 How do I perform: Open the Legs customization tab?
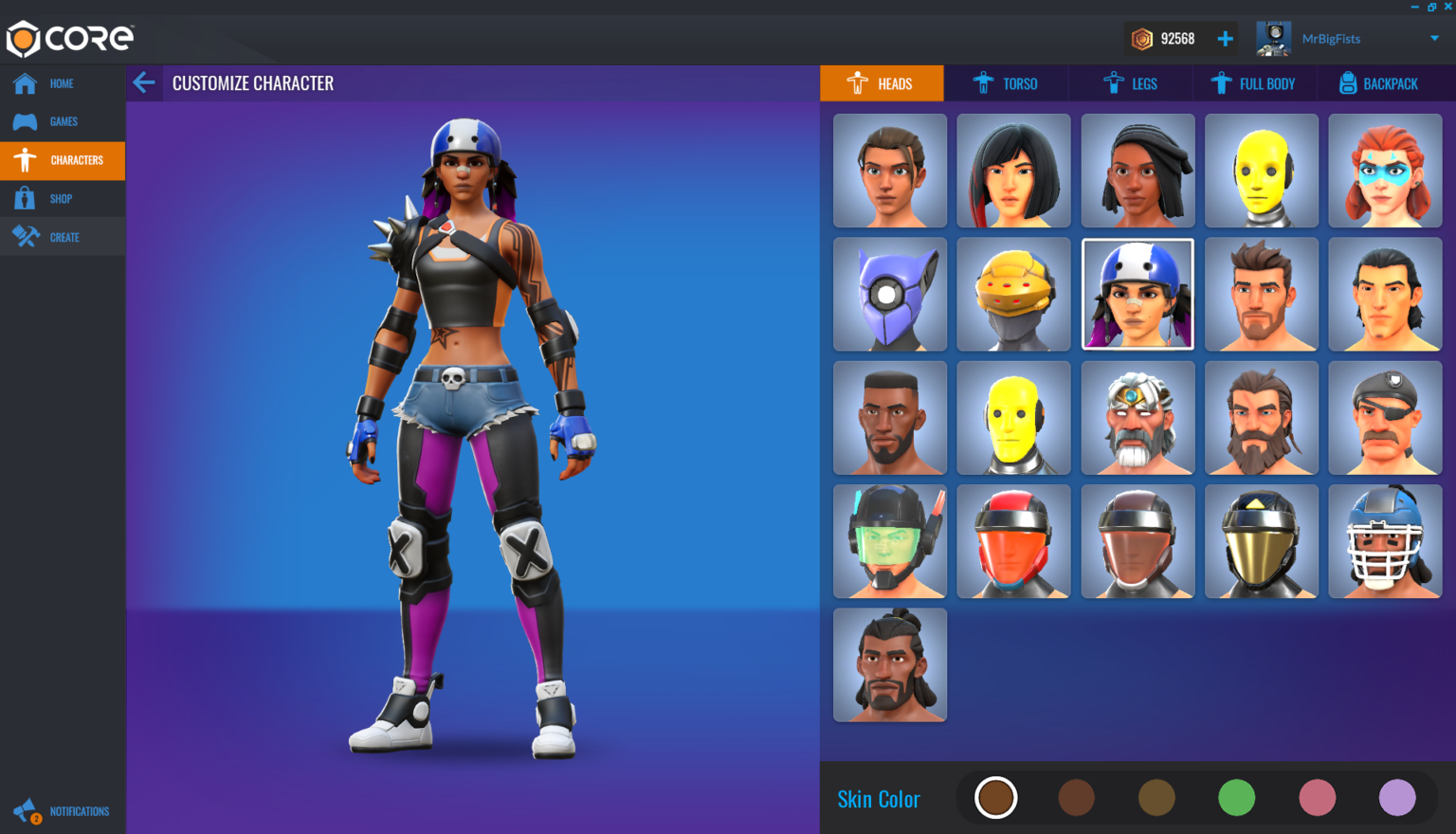click(1132, 83)
